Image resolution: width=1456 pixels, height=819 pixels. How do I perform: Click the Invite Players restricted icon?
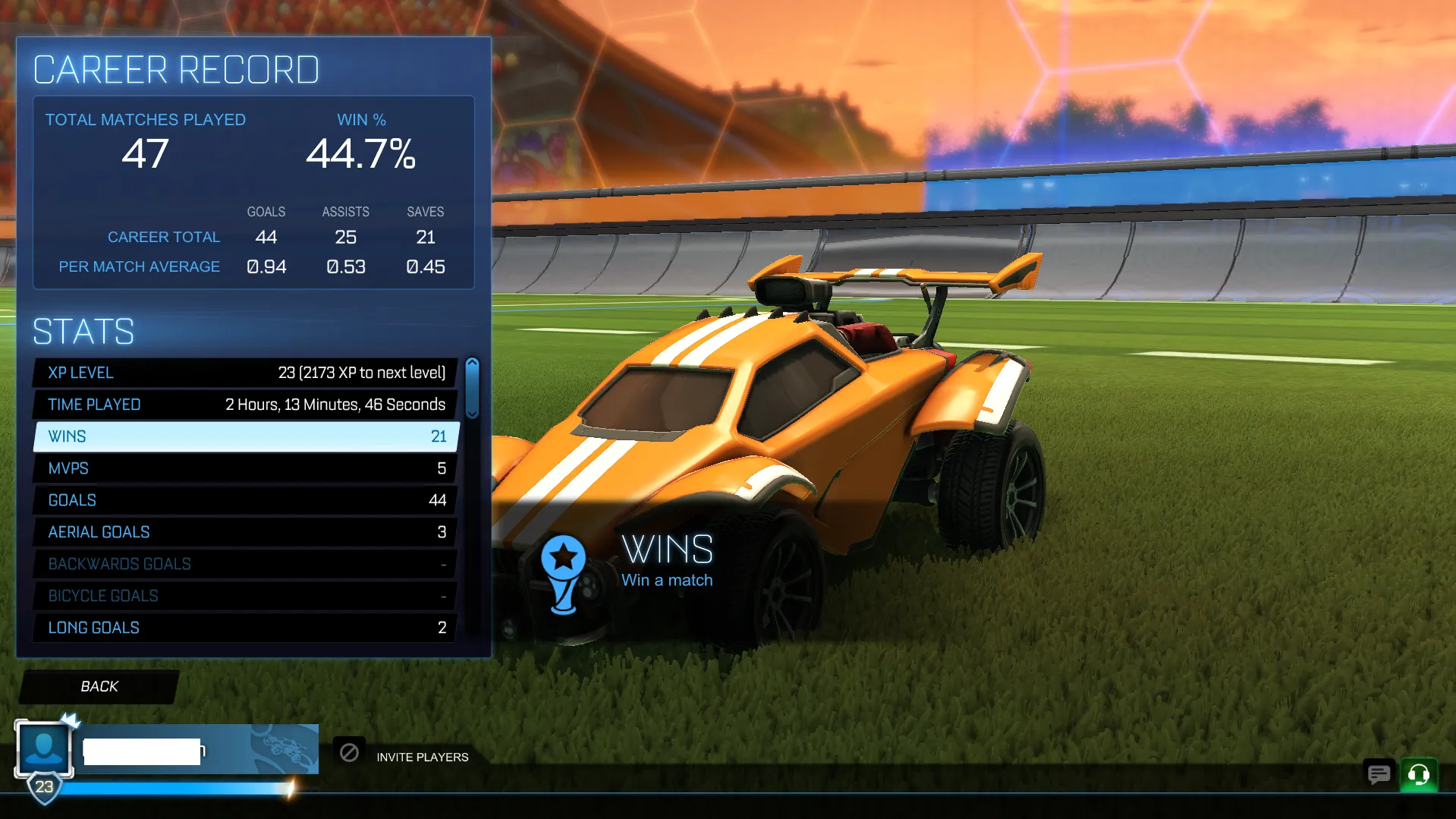(x=350, y=751)
